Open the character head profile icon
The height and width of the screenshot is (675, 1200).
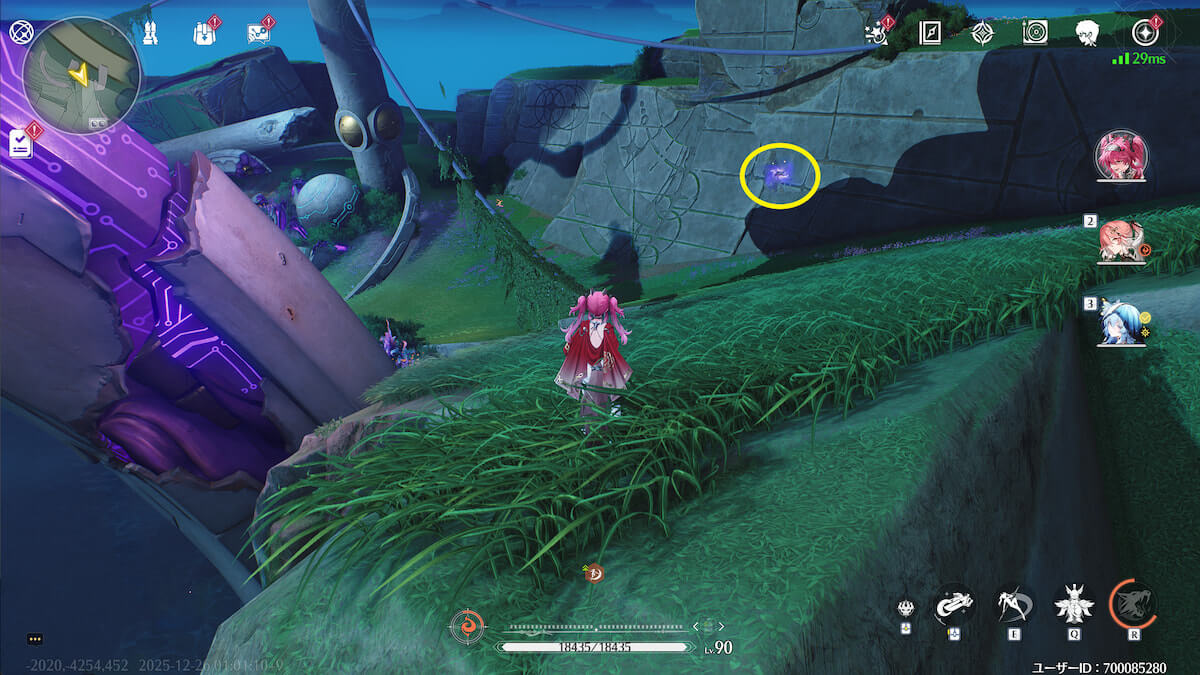pyautogui.click(x=1087, y=33)
